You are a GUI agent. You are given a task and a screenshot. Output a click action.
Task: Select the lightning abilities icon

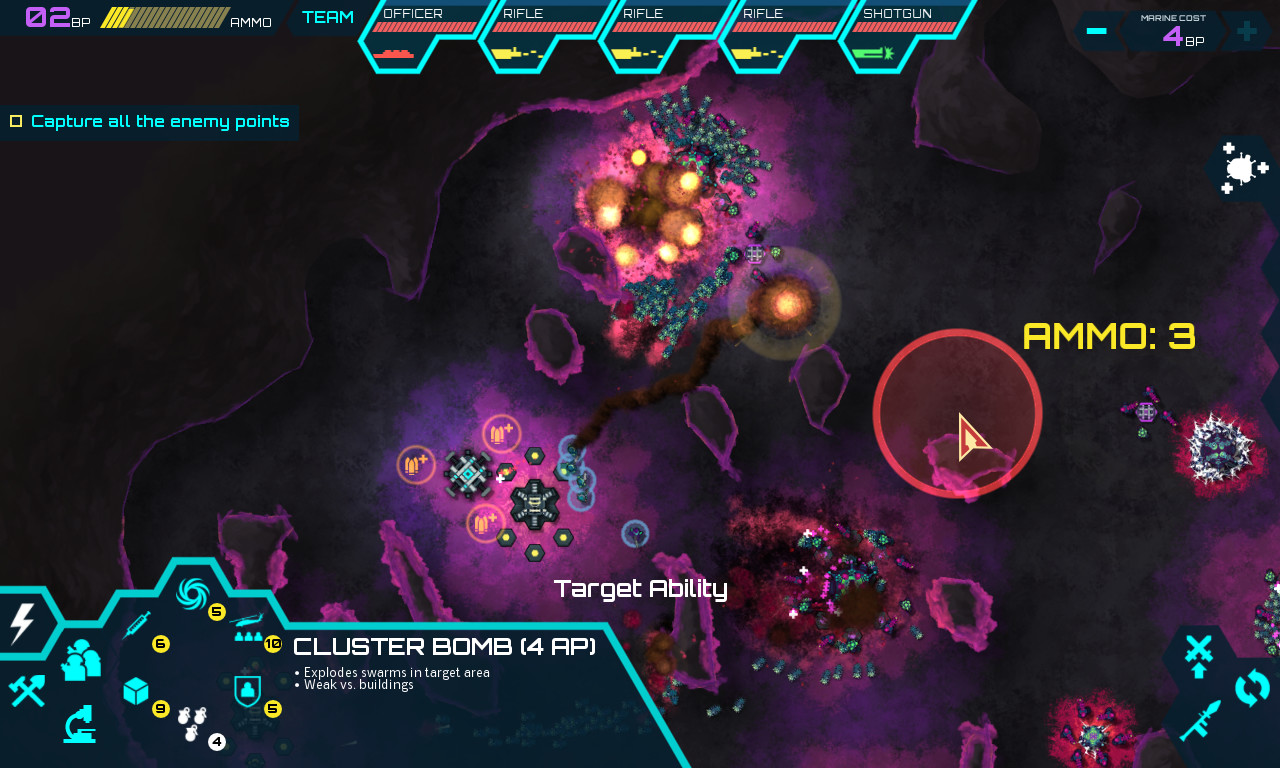coord(20,623)
